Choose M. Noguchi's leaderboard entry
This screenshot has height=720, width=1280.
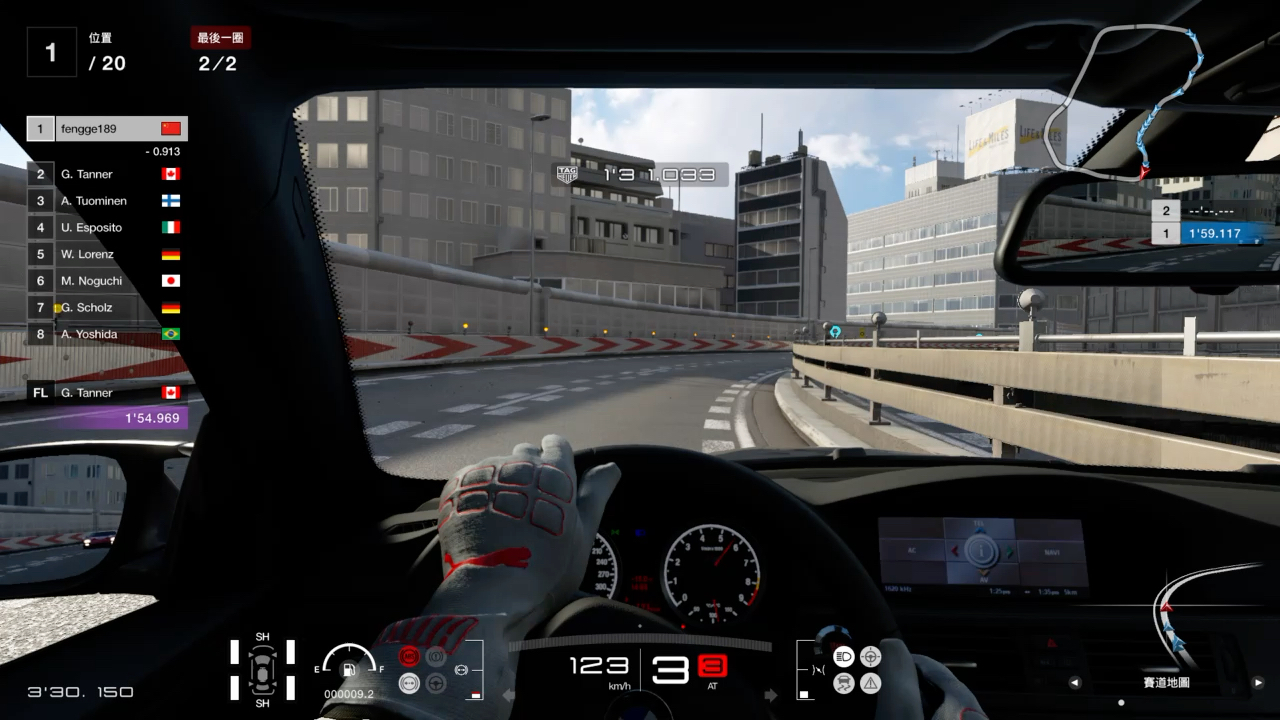[107, 281]
